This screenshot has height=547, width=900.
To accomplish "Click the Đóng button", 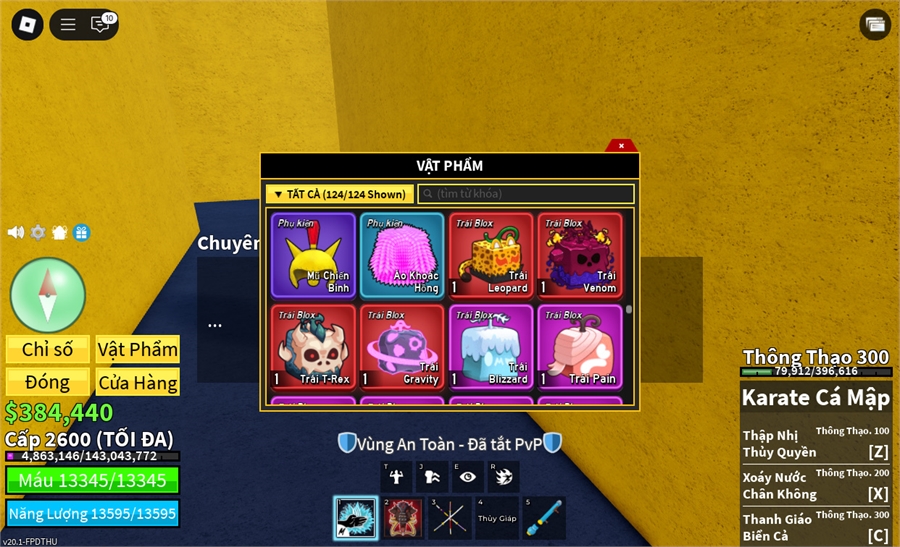I will tap(48, 382).
